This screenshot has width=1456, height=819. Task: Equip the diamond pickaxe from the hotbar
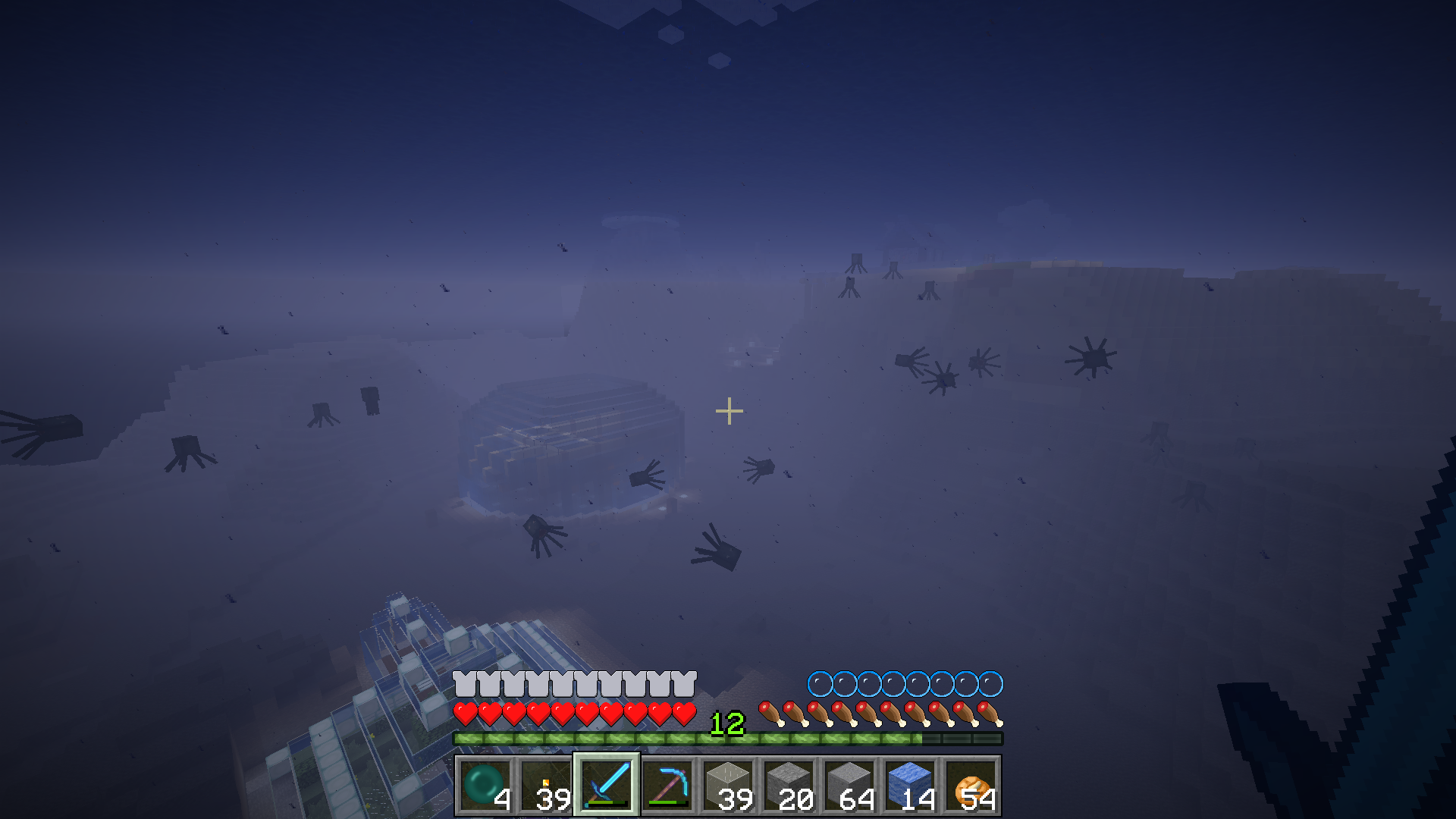[x=667, y=786]
